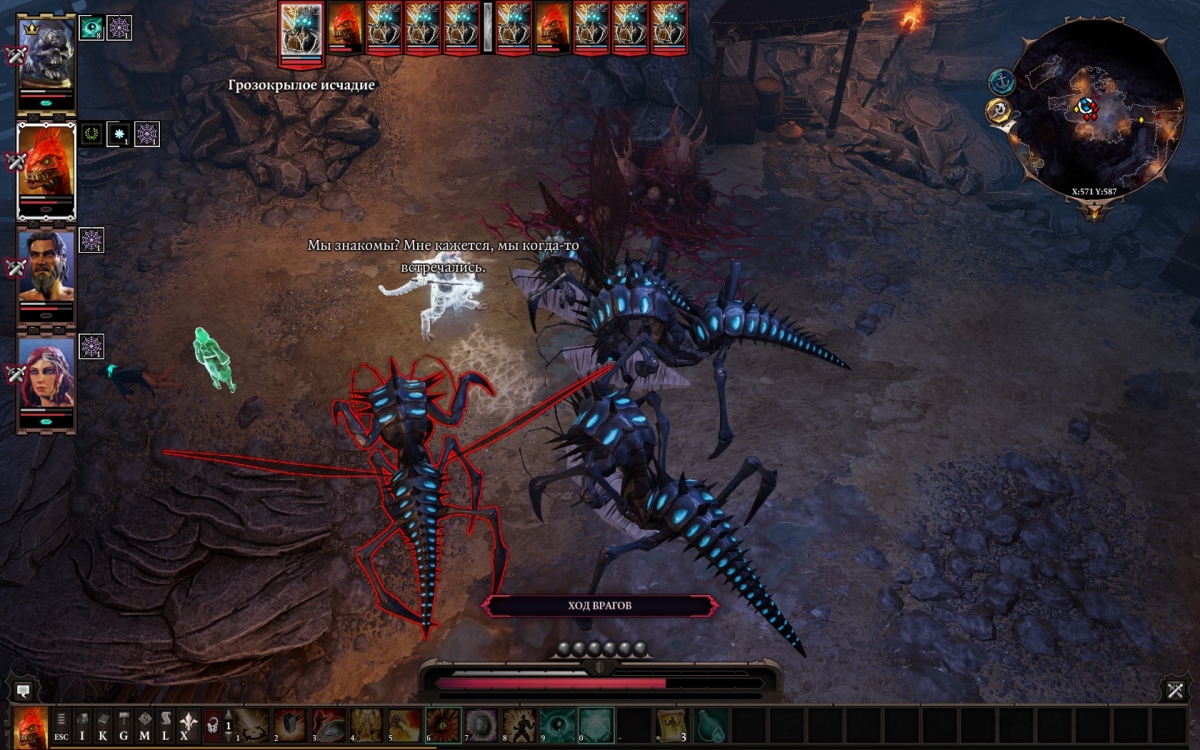Open the map with the M button
The image size is (1200, 750).
145,724
